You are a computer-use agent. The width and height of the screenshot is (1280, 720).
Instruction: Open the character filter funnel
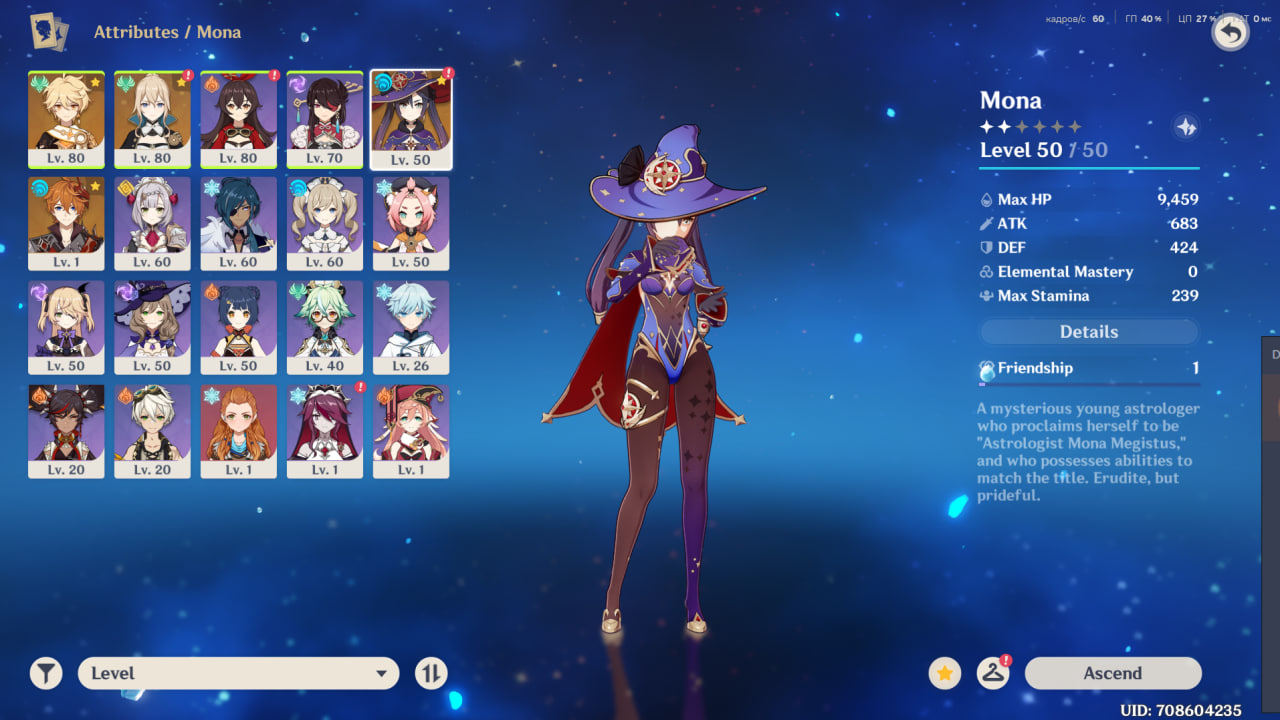[46, 673]
